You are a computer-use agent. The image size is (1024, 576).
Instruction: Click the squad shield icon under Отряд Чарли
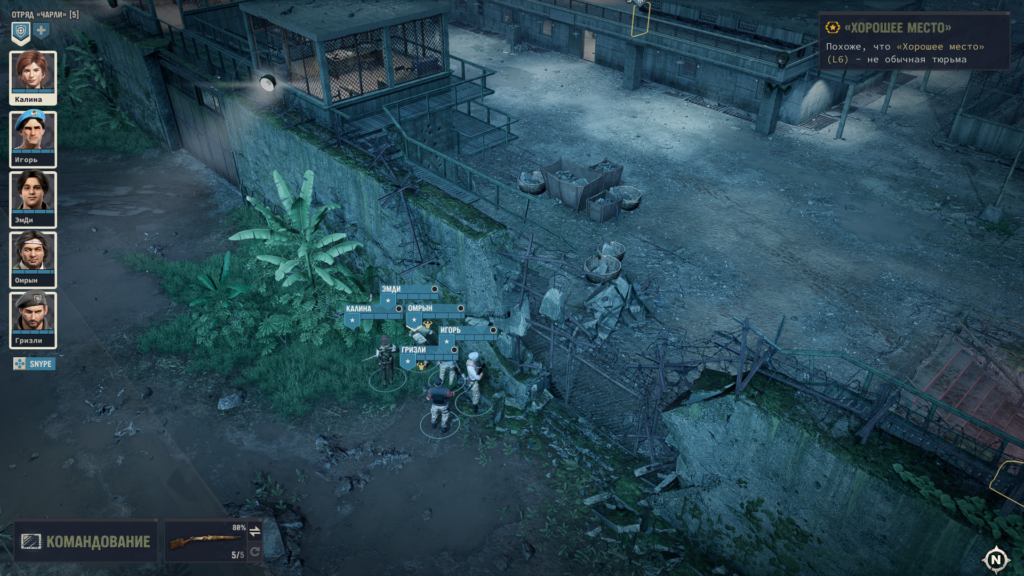pos(20,31)
